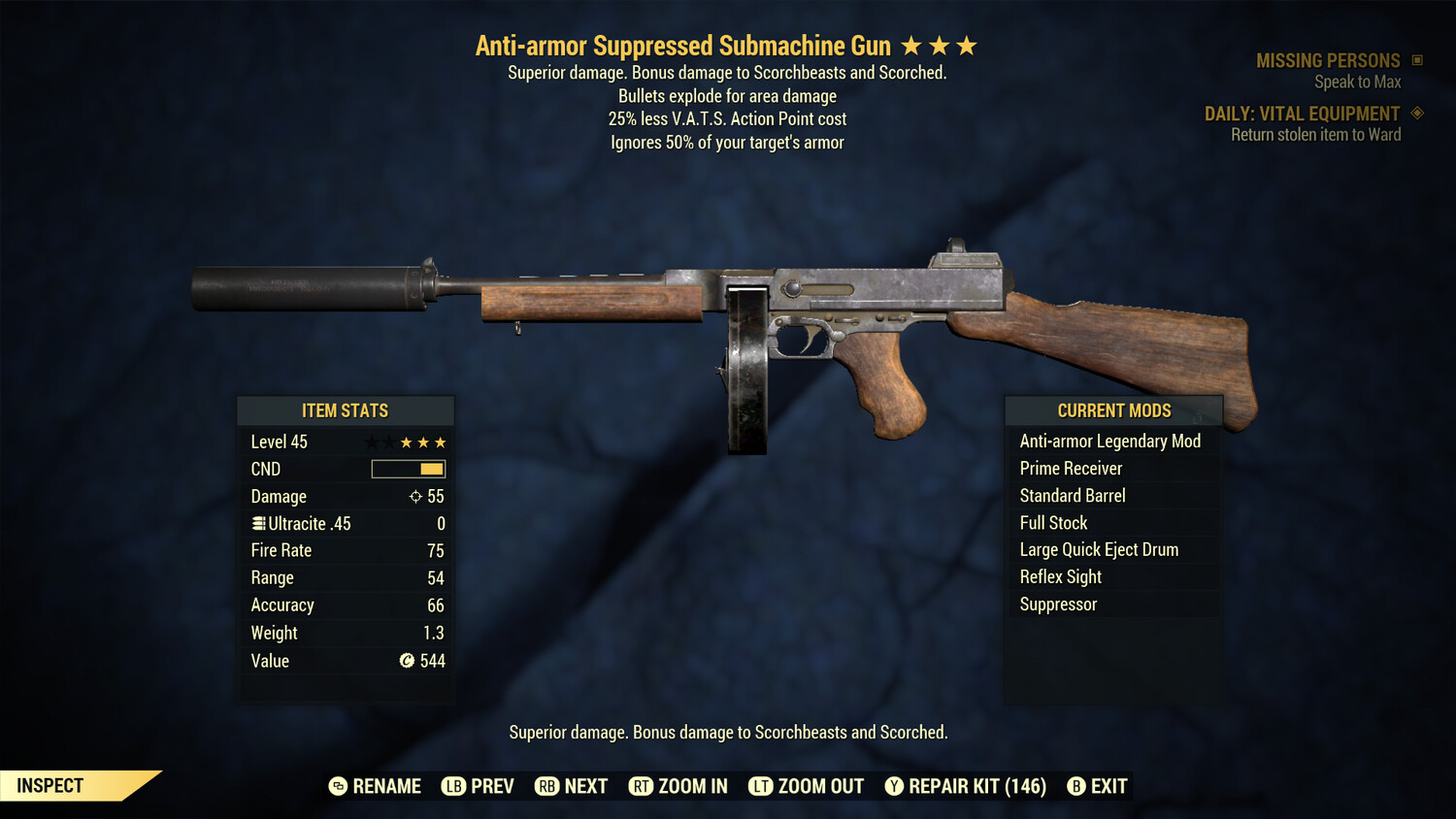This screenshot has height=819, width=1456.
Task: Switch to the INSPECT tab
Action: click(49, 785)
